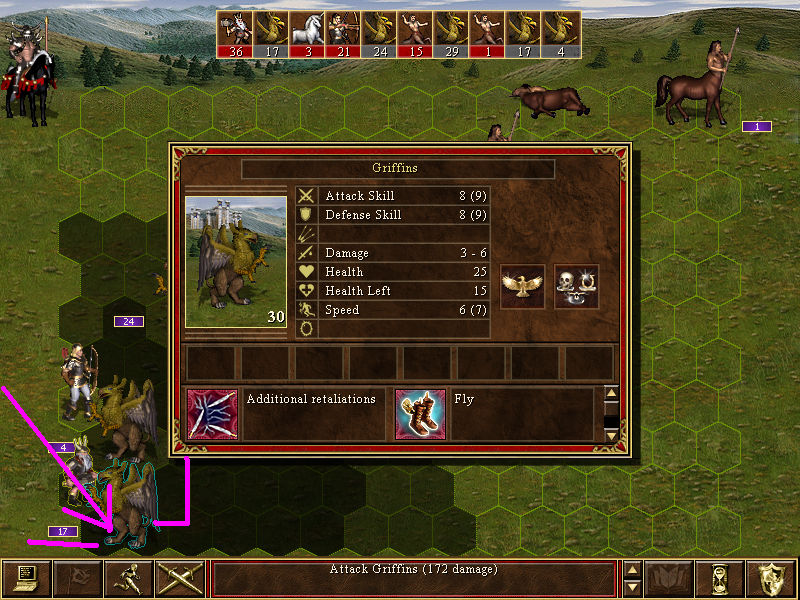Click the skull and horseshoe luck icon

(x=576, y=287)
